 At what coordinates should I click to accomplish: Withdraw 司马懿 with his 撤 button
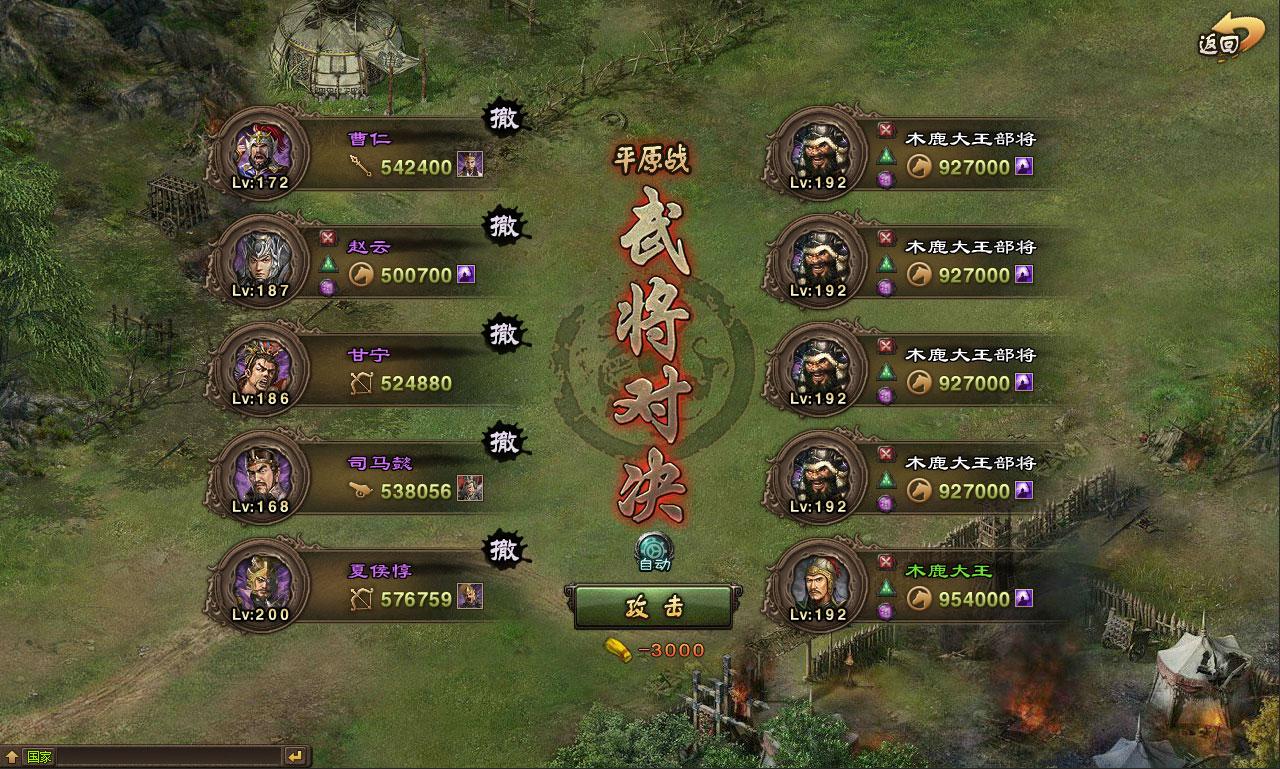tap(504, 442)
